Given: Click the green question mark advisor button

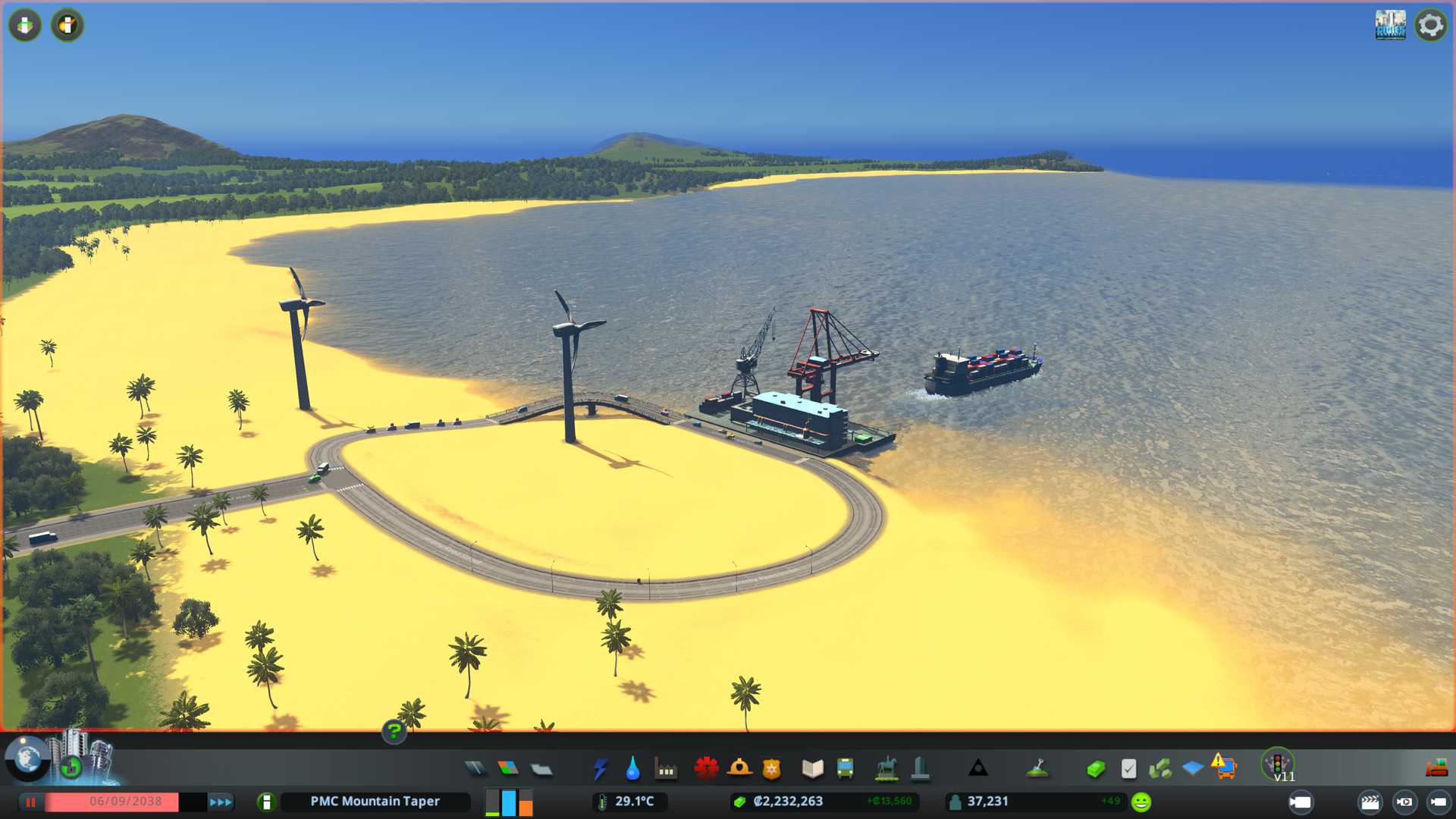Looking at the screenshot, I should [x=394, y=731].
